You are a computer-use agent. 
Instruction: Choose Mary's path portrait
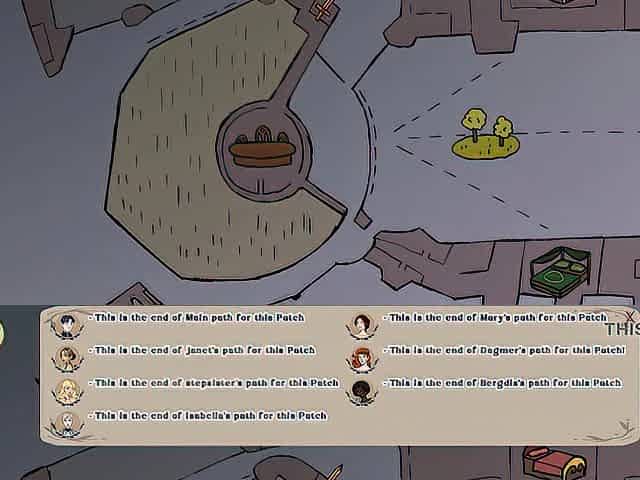[362, 324]
